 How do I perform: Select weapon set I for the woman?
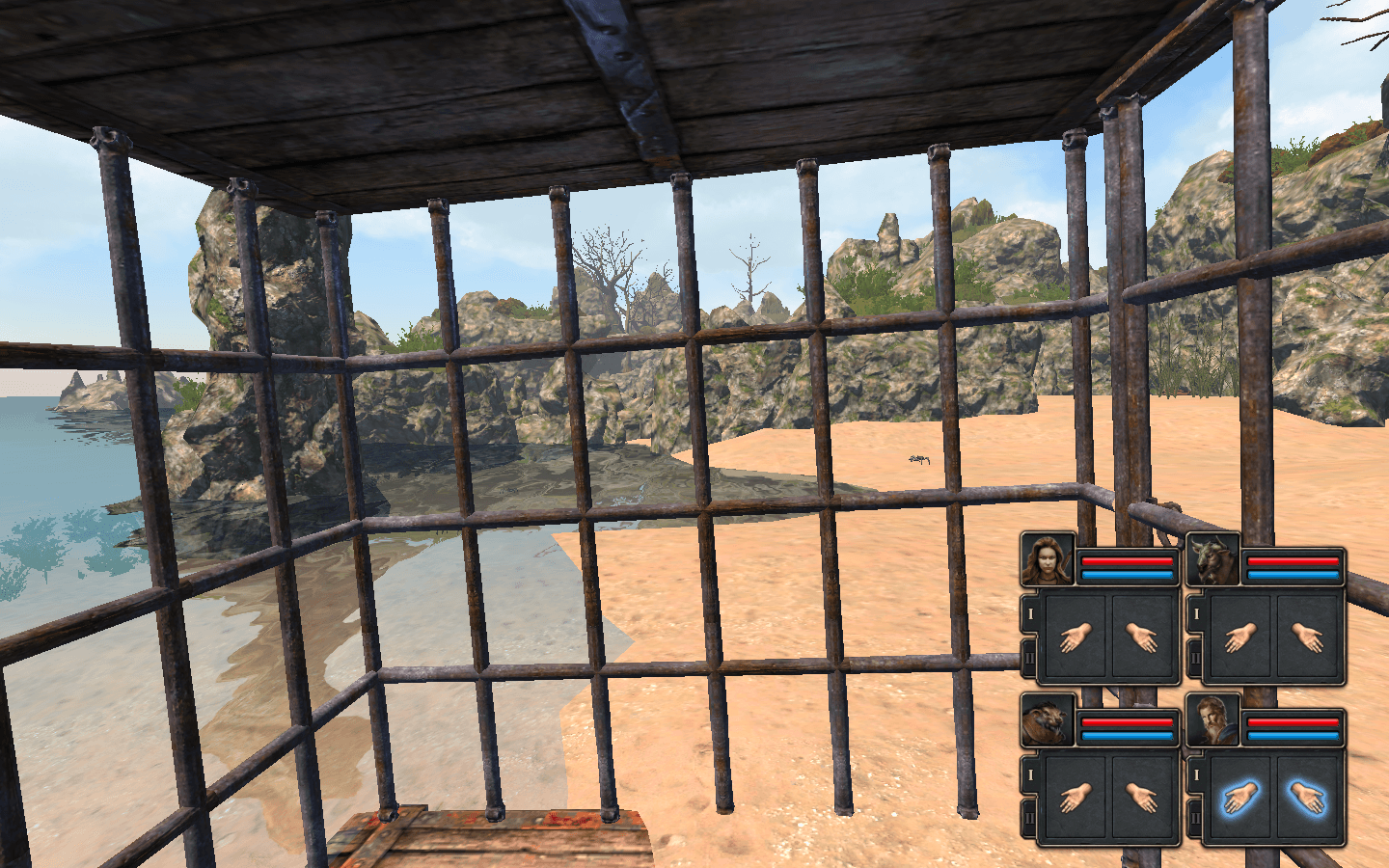click(x=1029, y=613)
